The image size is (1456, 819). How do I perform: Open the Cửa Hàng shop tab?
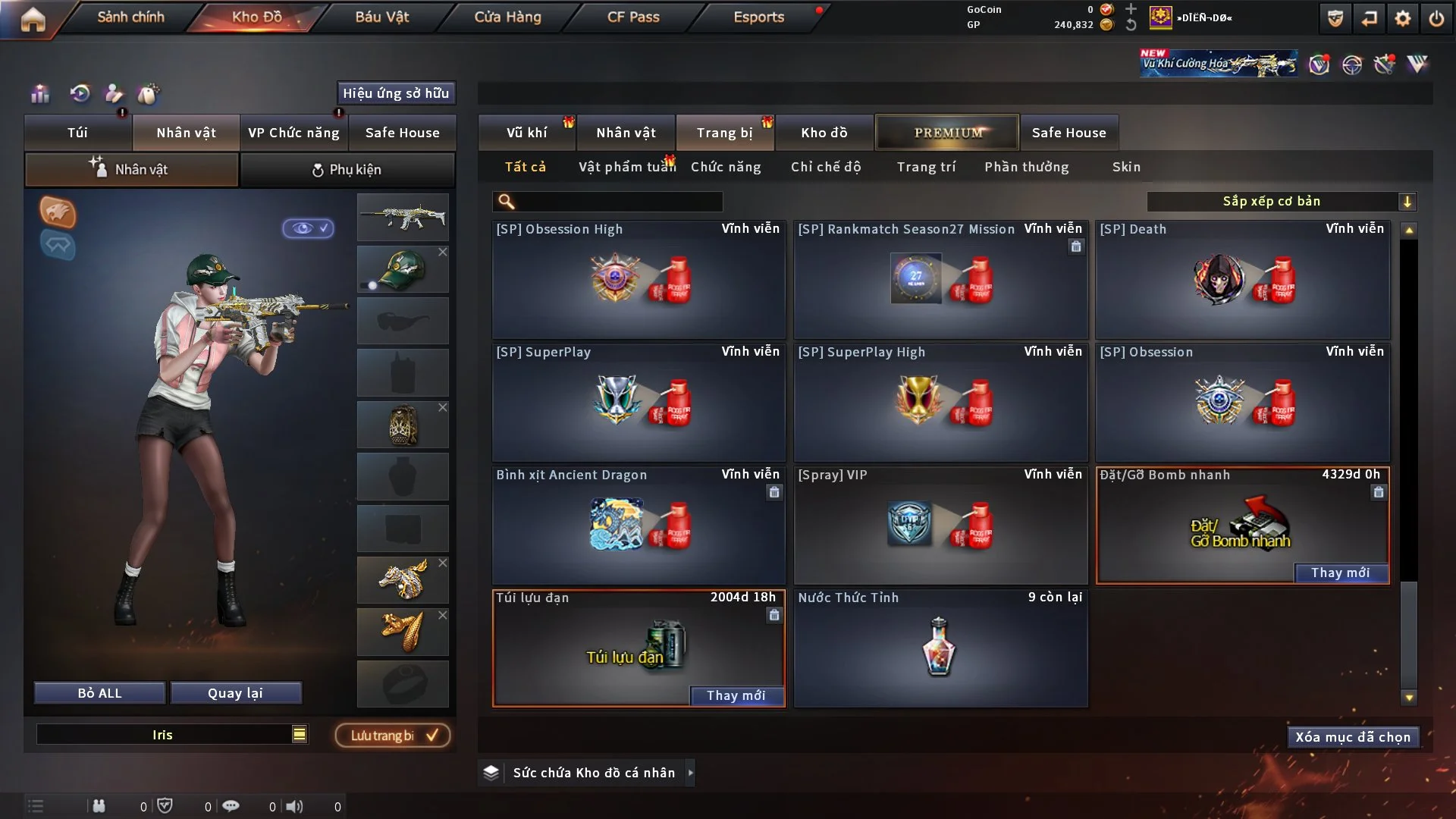[x=507, y=17]
